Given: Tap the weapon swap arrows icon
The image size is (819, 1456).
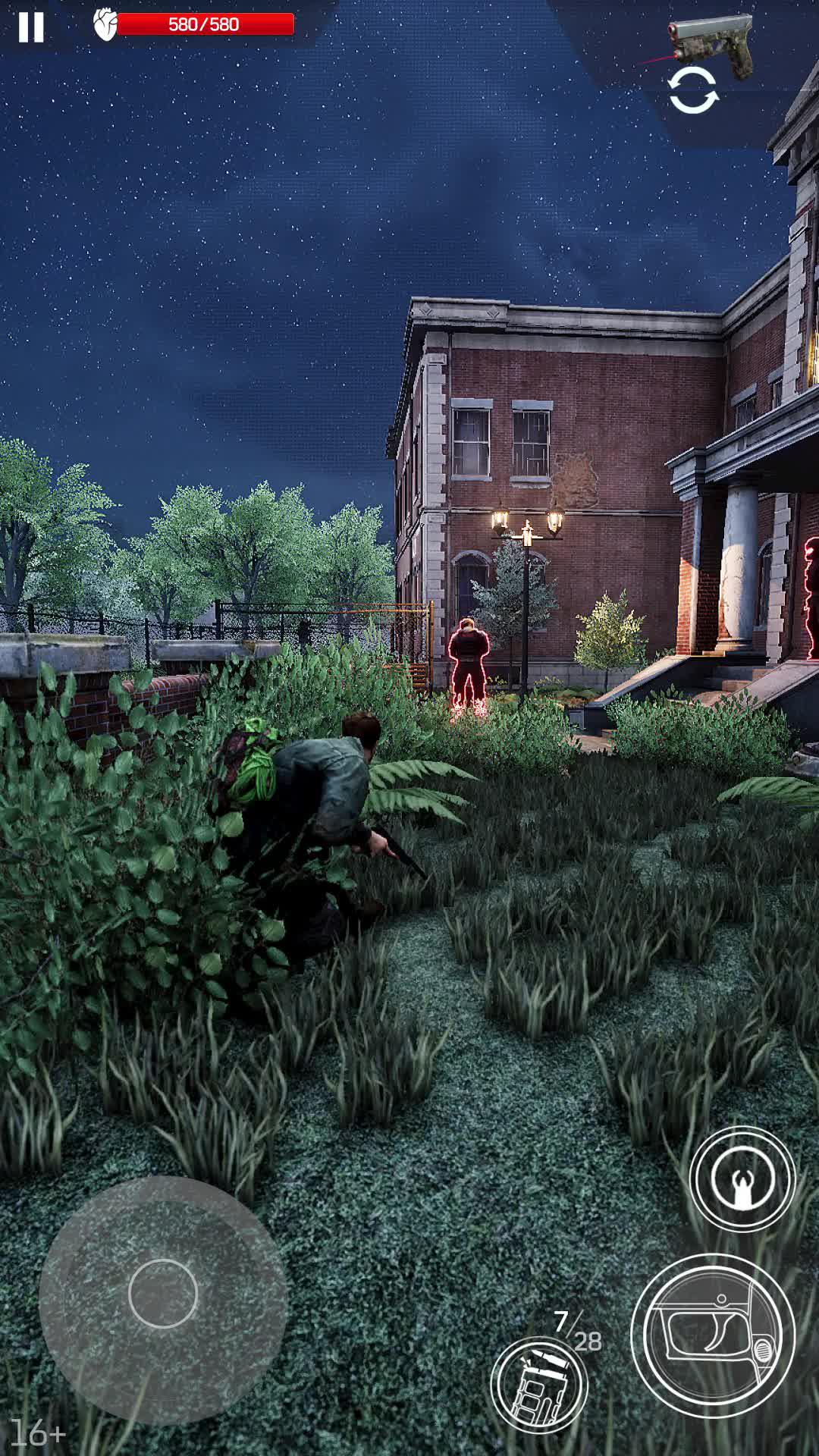Looking at the screenshot, I should (692, 90).
